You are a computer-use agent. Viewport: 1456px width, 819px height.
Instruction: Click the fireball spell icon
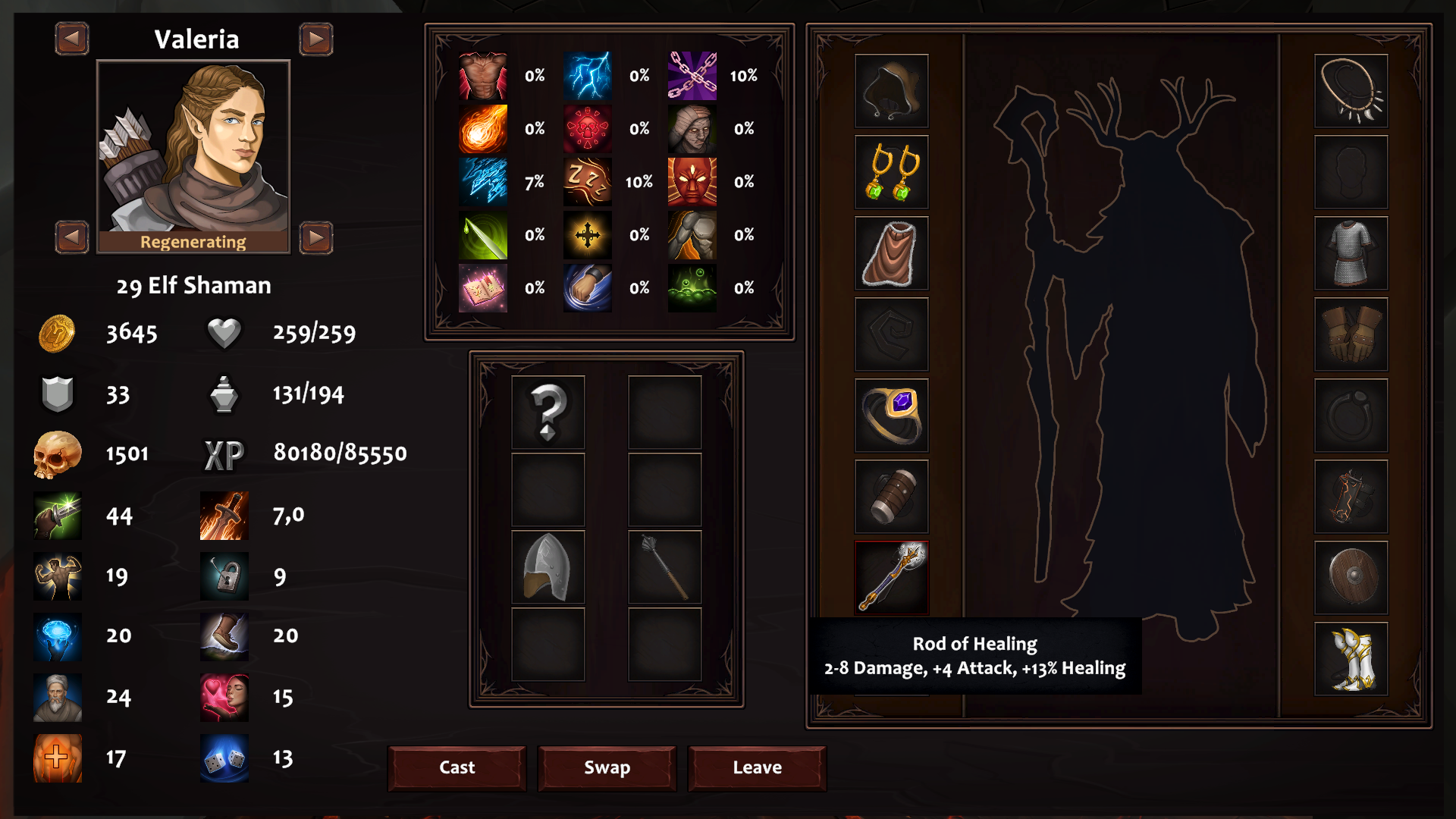pyautogui.click(x=482, y=128)
